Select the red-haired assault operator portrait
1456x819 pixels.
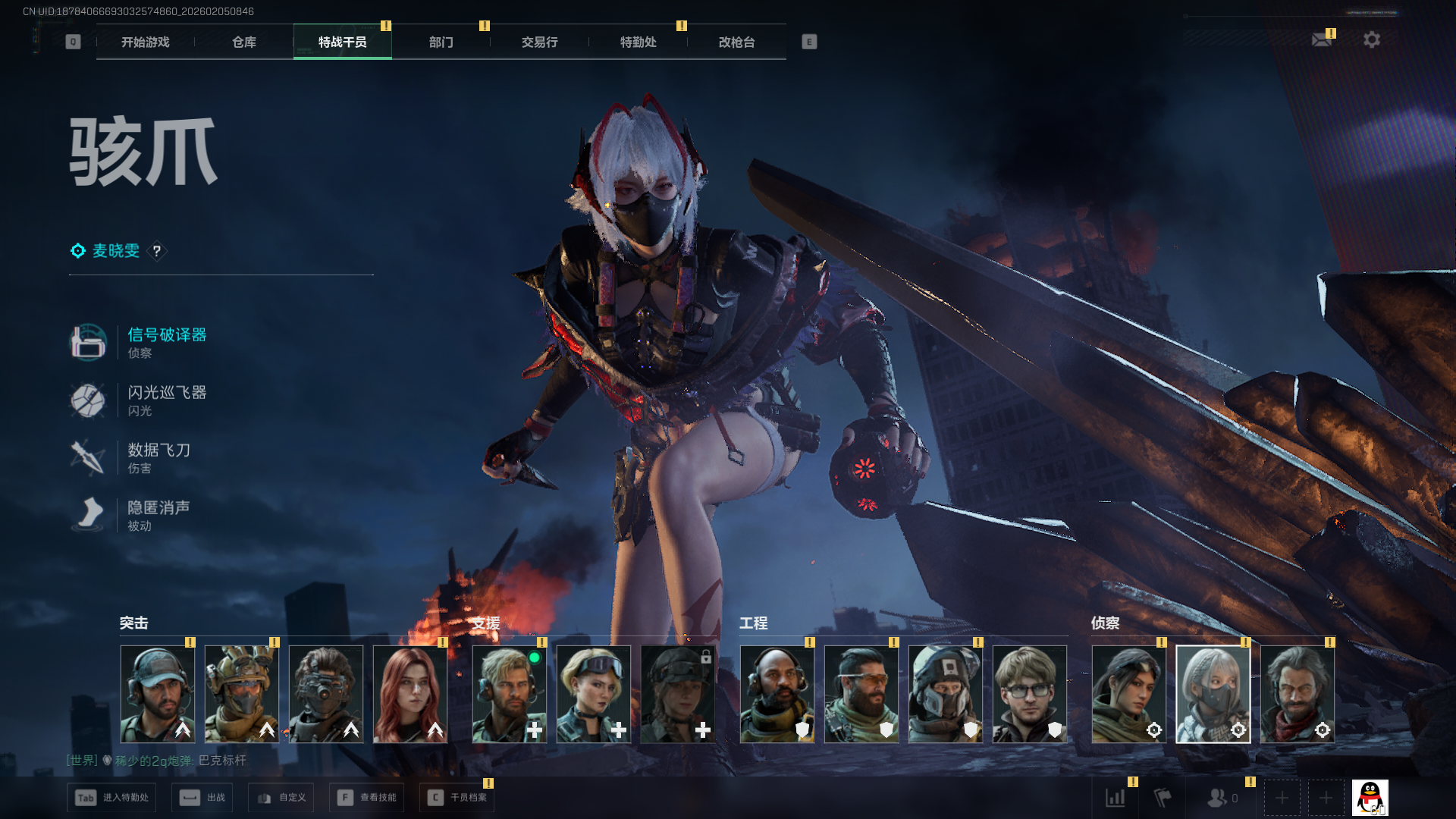point(410,694)
